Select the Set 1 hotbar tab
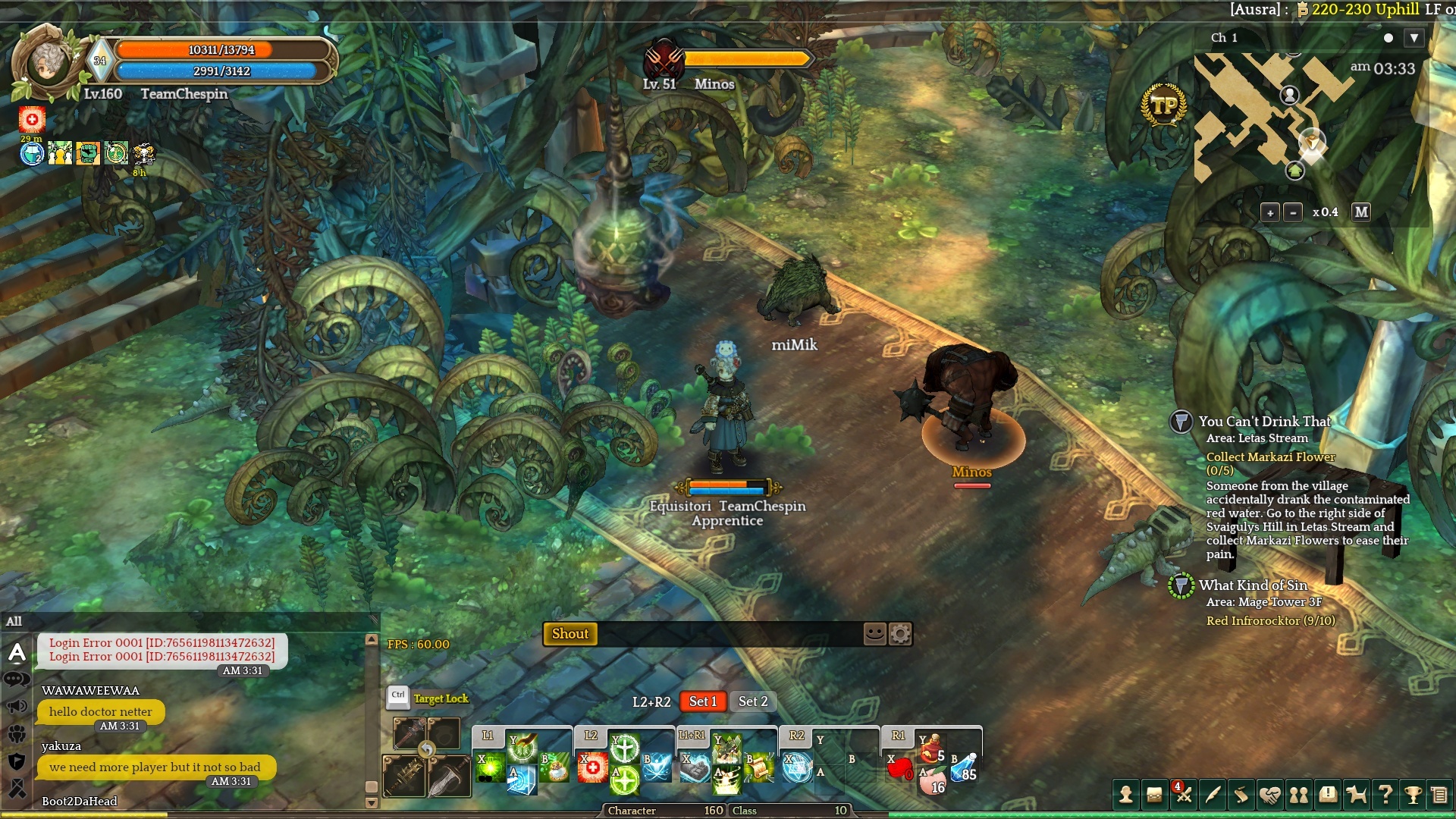The width and height of the screenshot is (1456, 819). (703, 701)
